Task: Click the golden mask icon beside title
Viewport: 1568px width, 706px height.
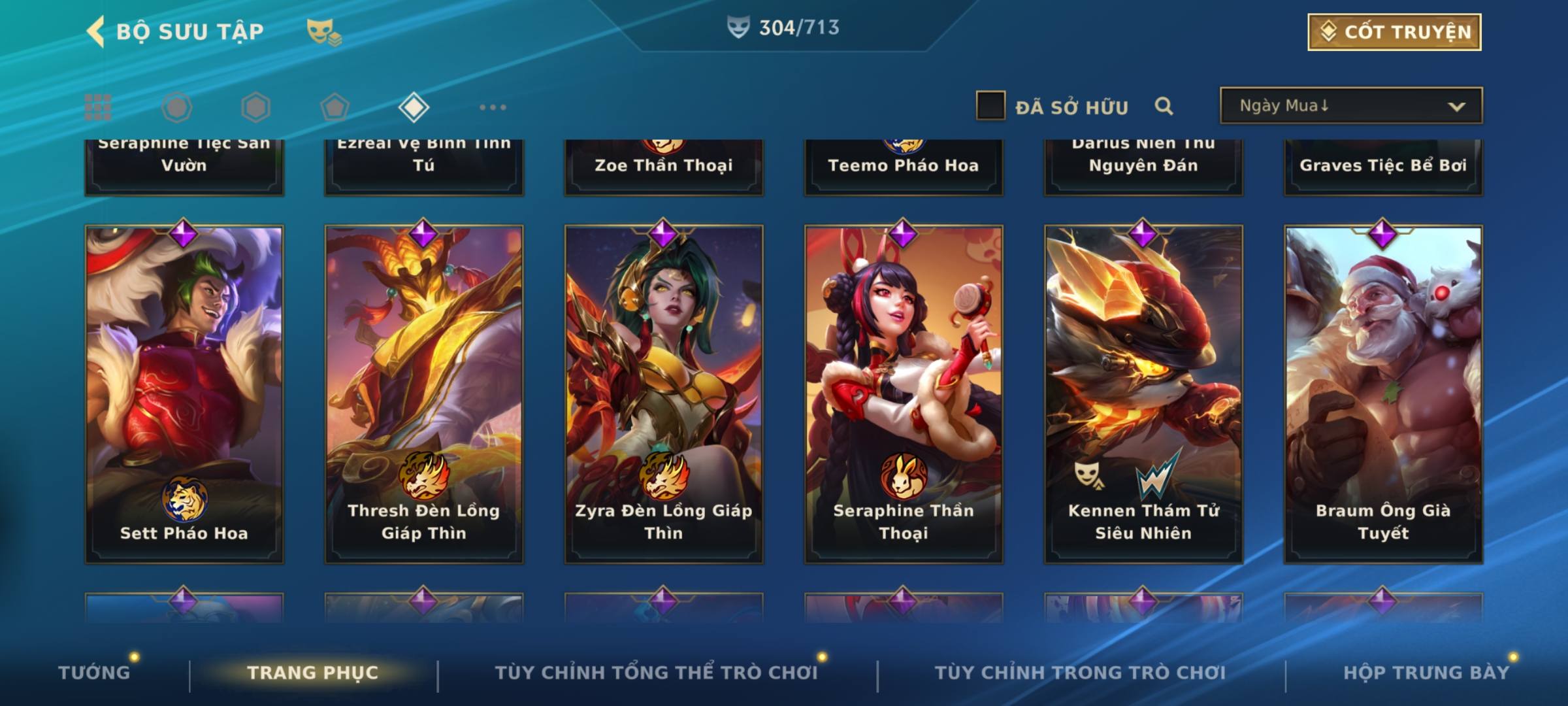Action: click(323, 31)
